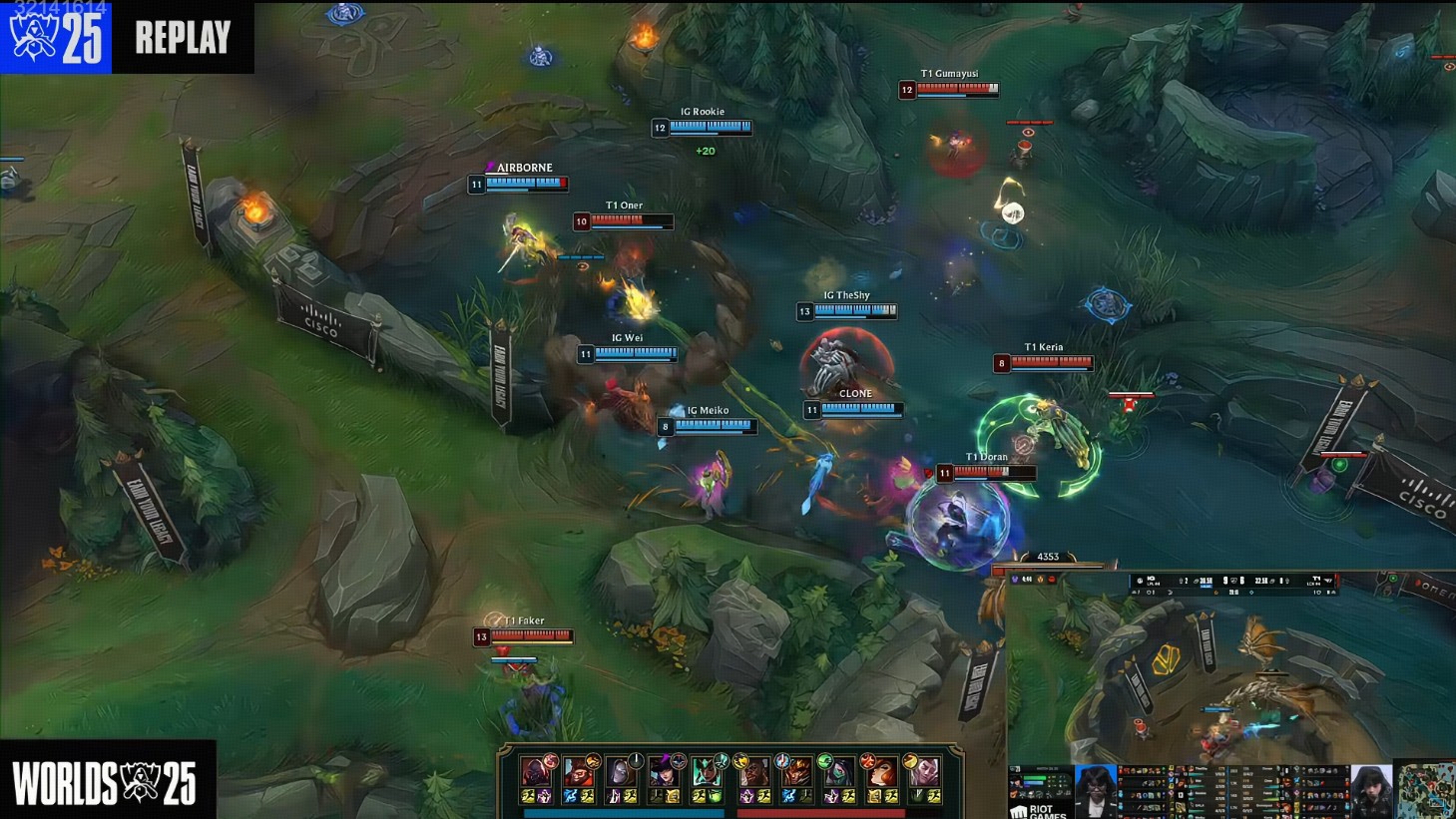1456x819 pixels.
Task: Select the left player camera thumbnail
Action: click(x=1095, y=790)
